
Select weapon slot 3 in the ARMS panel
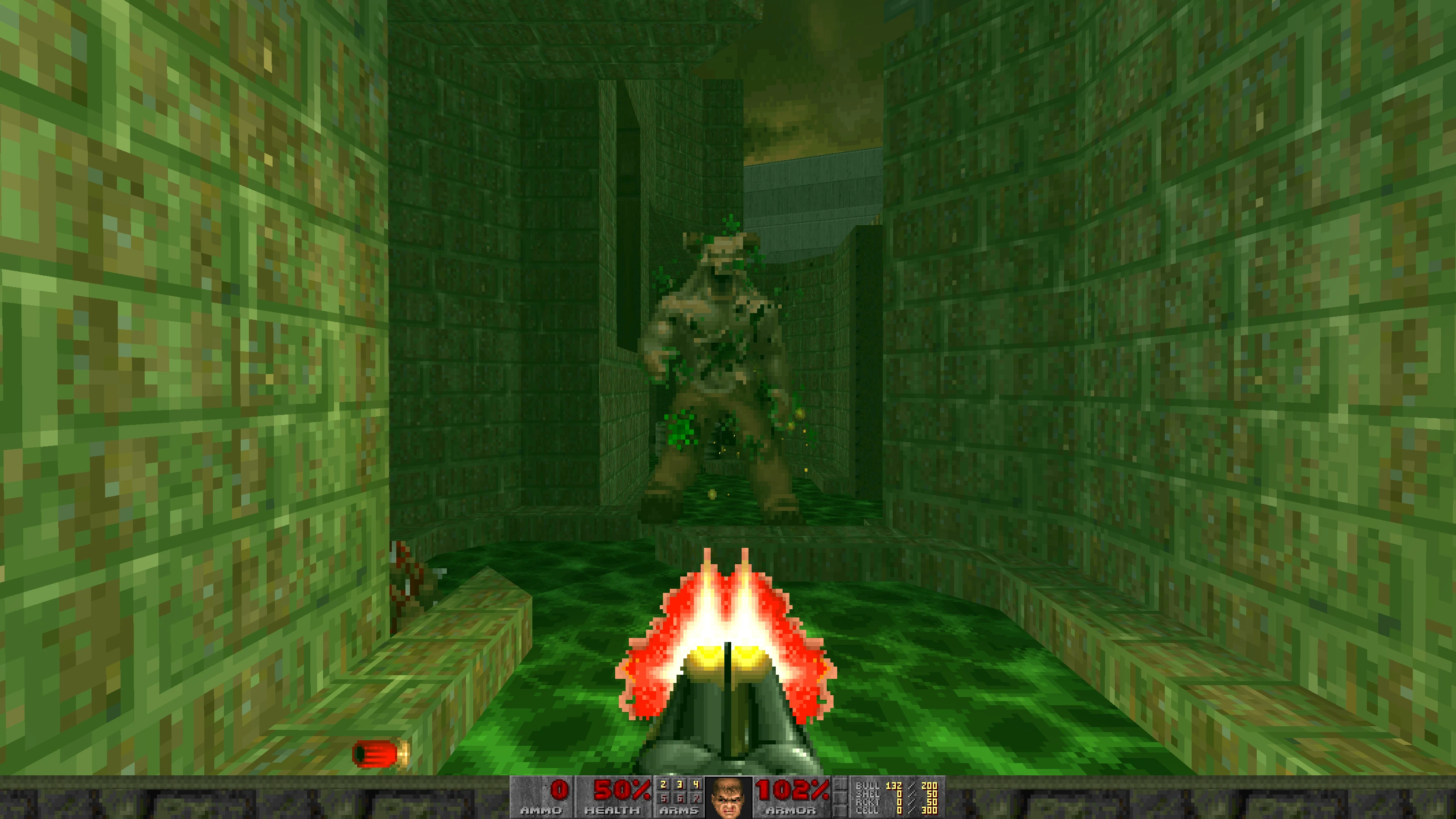pyautogui.click(x=679, y=784)
